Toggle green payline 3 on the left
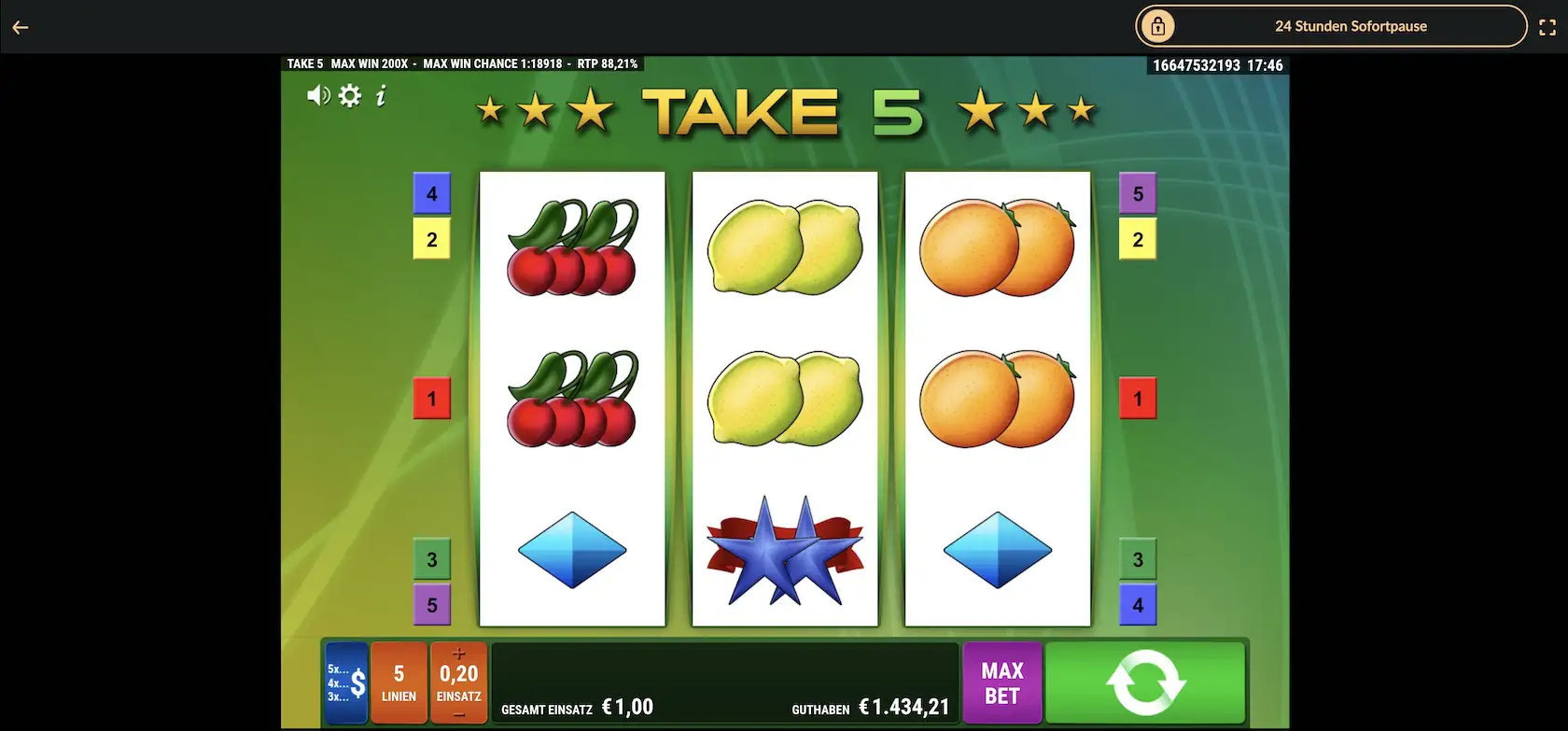Image resolution: width=1568 pixels, height=731 pixels. 431,559
